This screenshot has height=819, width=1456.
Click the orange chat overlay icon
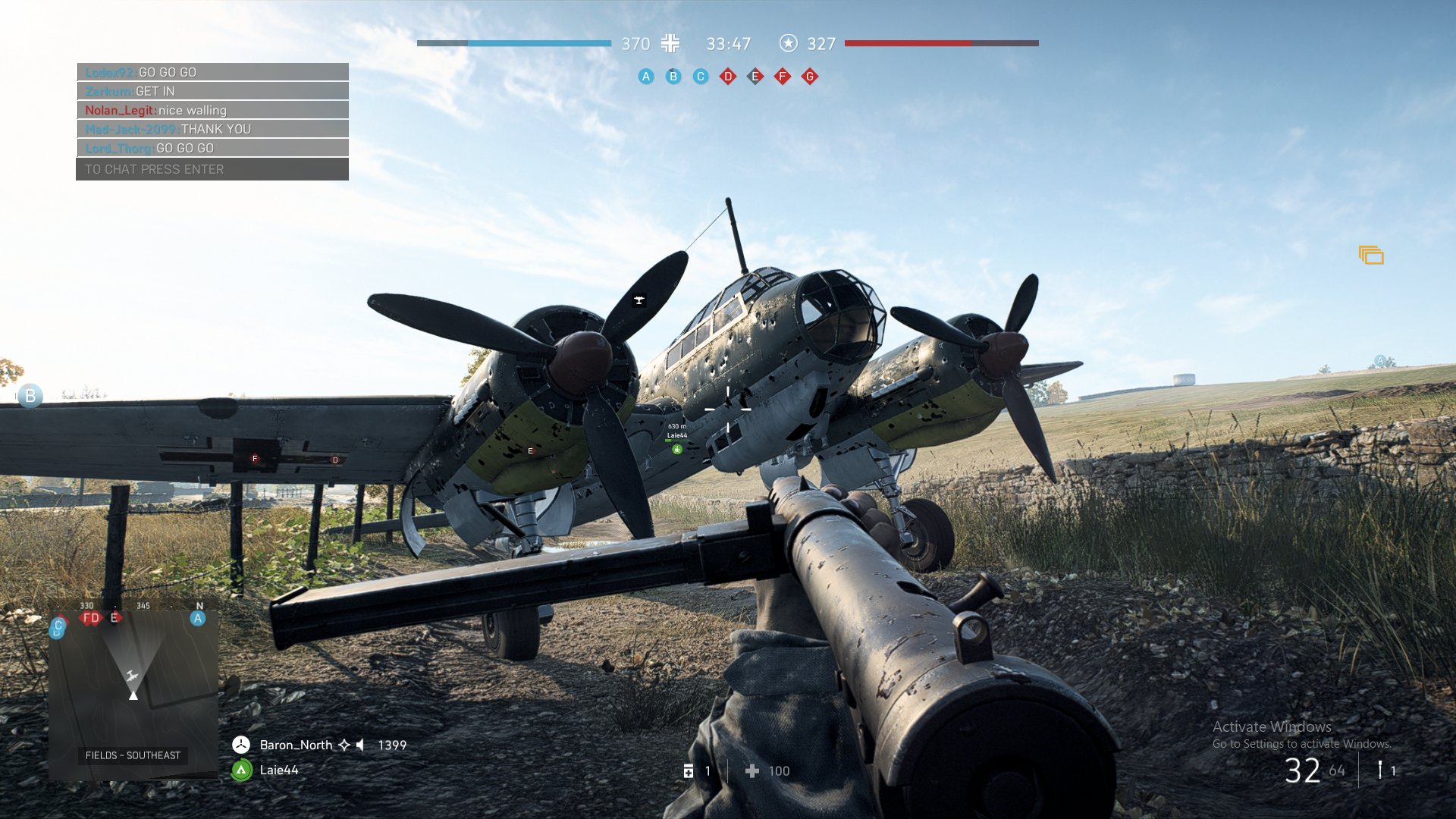(x=1371, y=256)
